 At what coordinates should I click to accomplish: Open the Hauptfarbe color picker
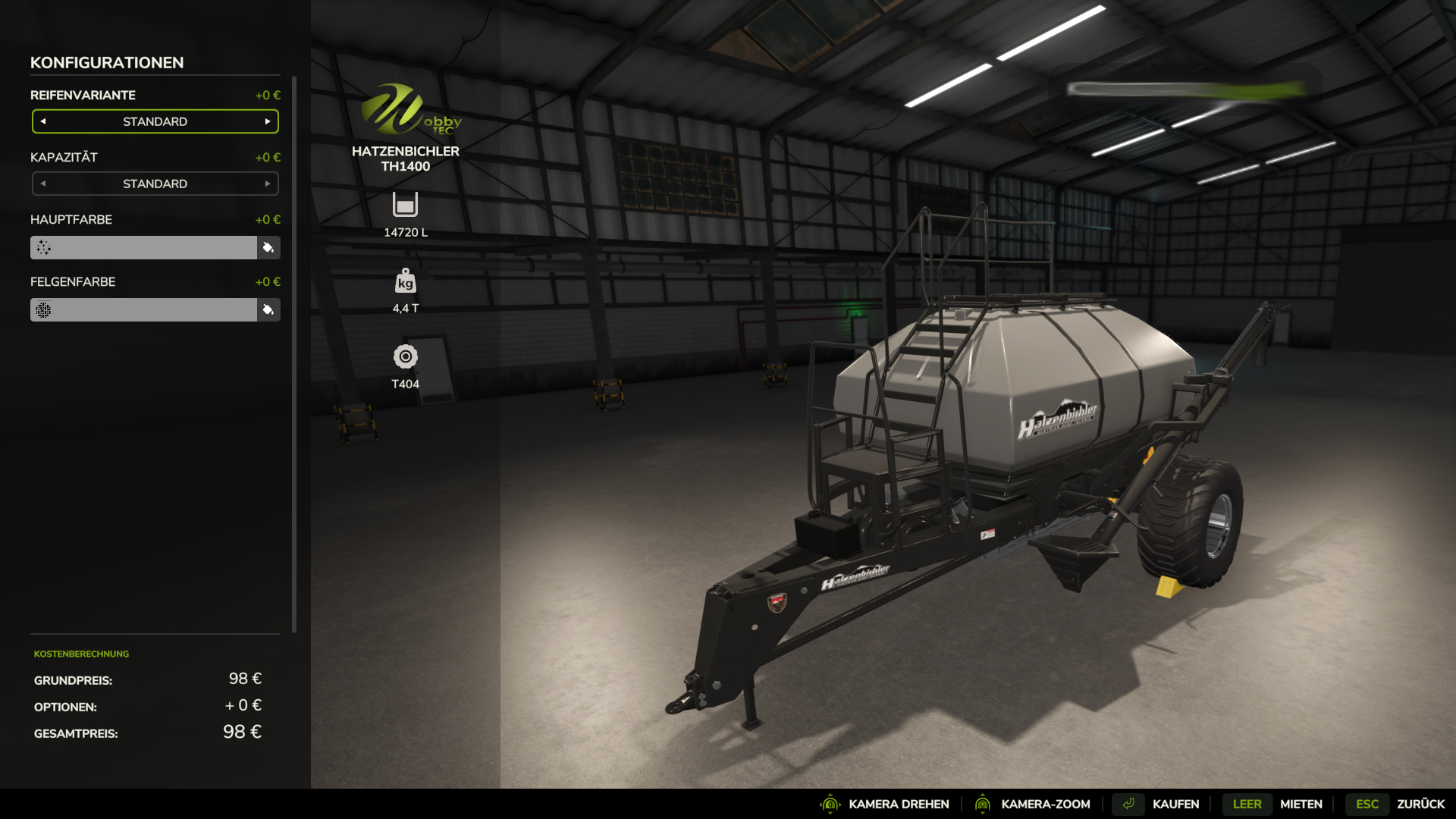coord(268,247)
